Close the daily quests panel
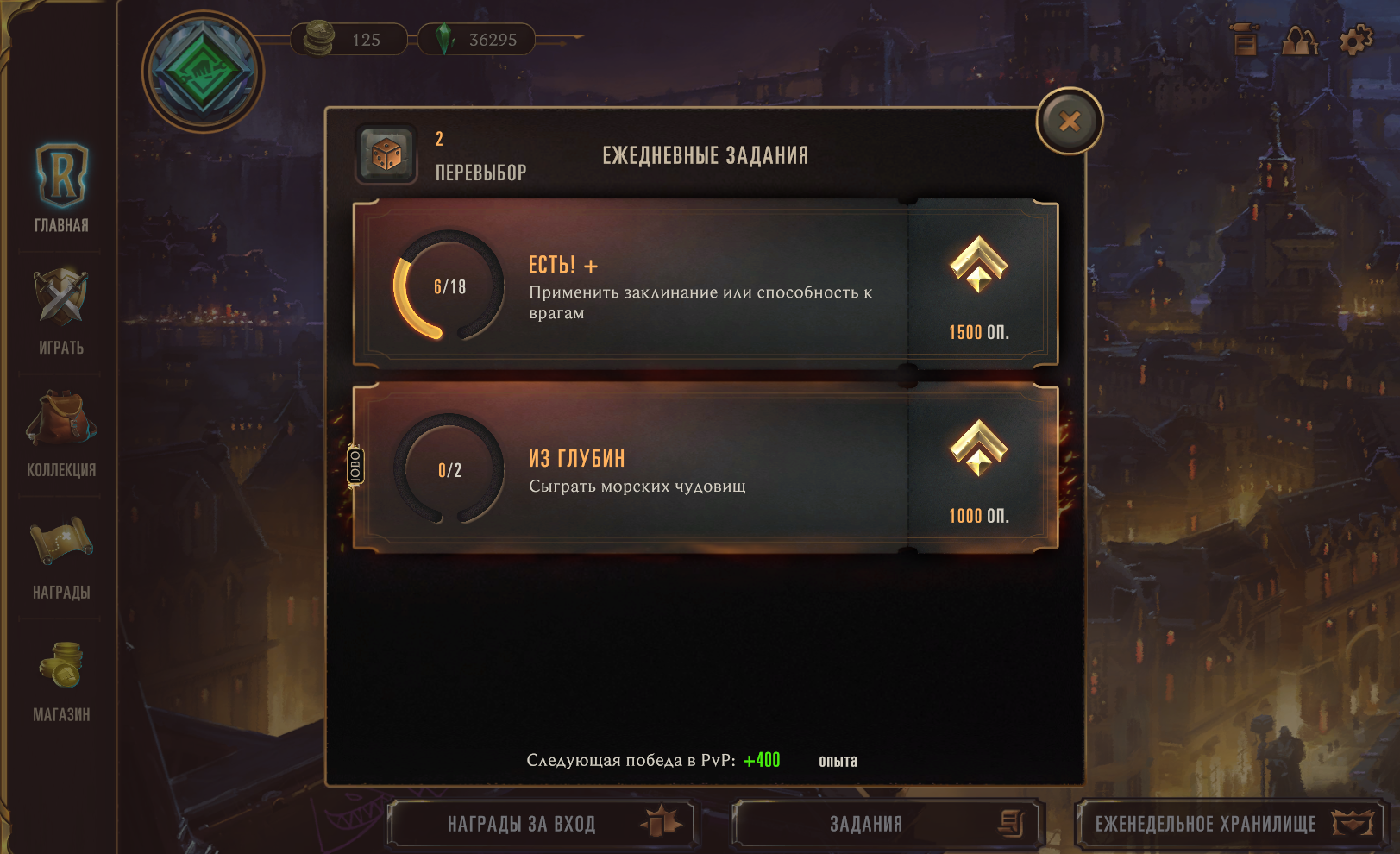This screenshot has height=854, width=1400. coord(1069,122)
